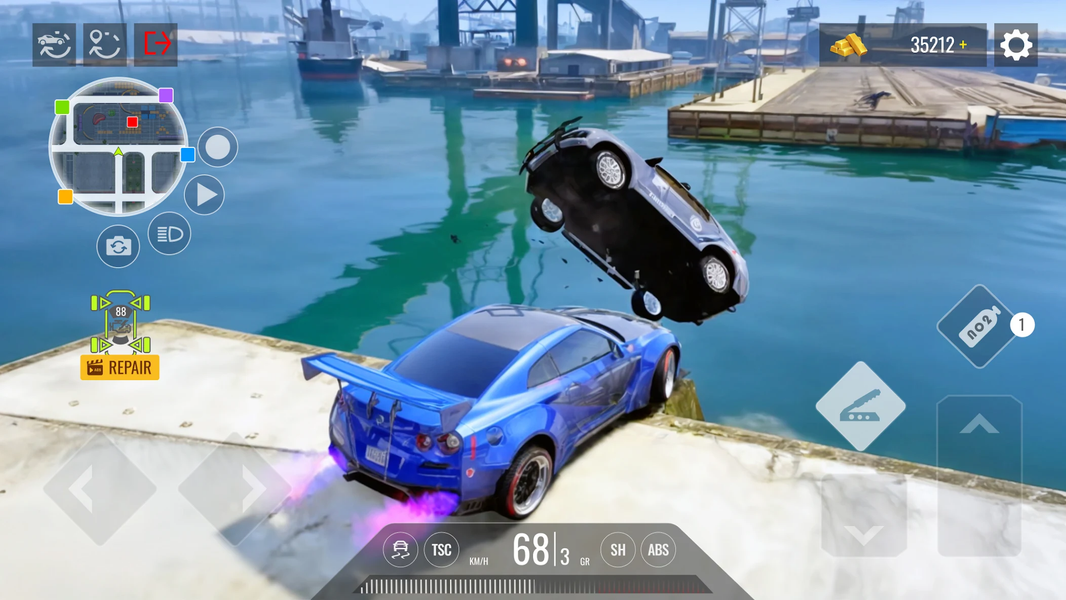The height and width of the screenshot is (600, 1066).
Task: Click the red exit vehicle icon
Action: 156,44
